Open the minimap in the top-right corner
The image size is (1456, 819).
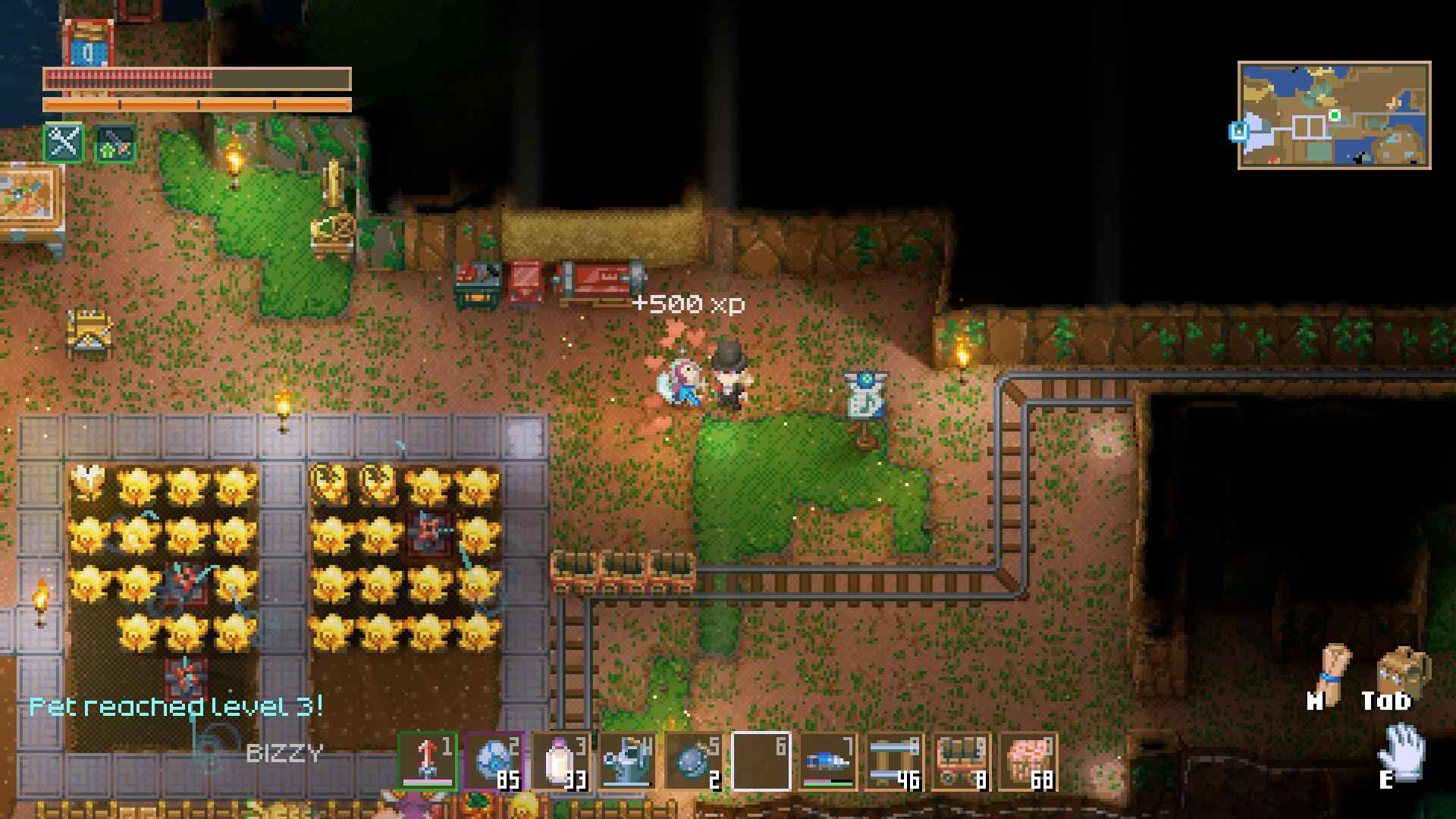[1334, 115]
